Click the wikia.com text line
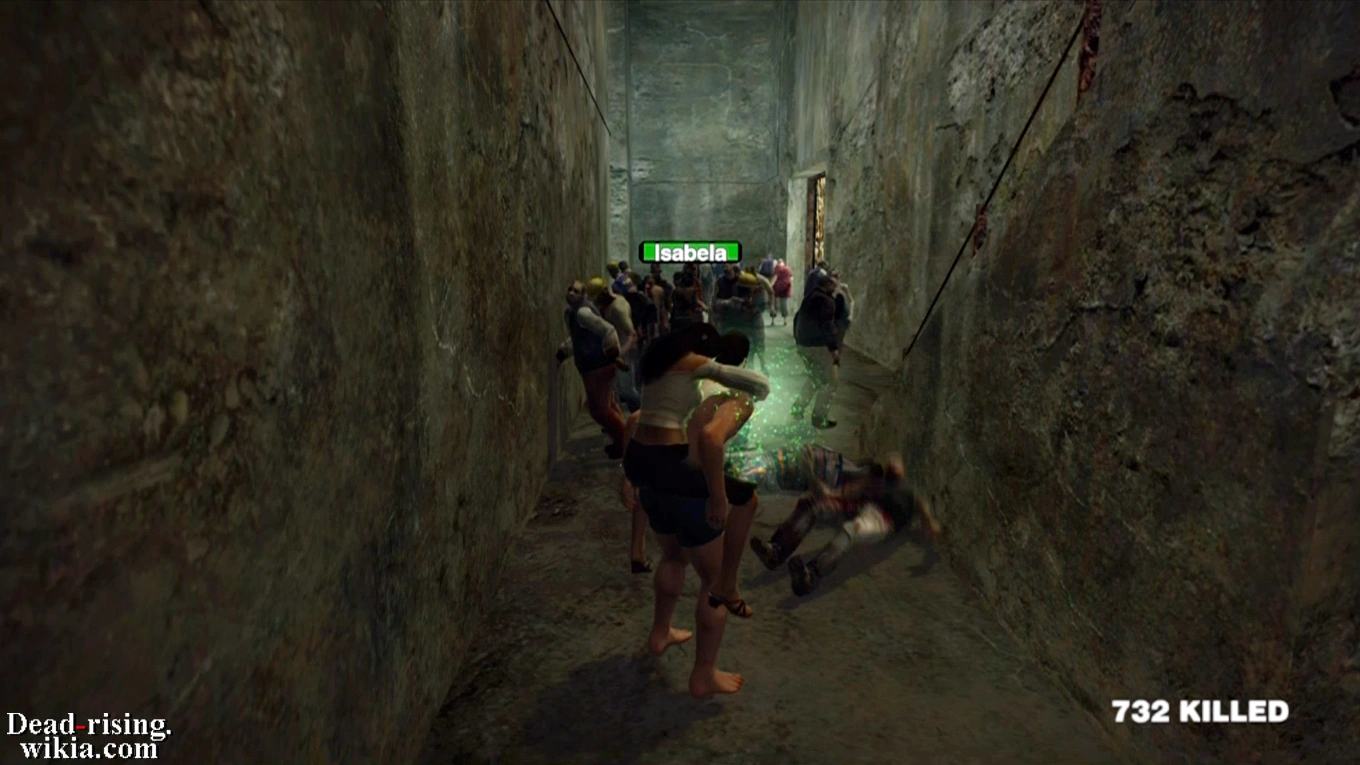 click(90, 746)
